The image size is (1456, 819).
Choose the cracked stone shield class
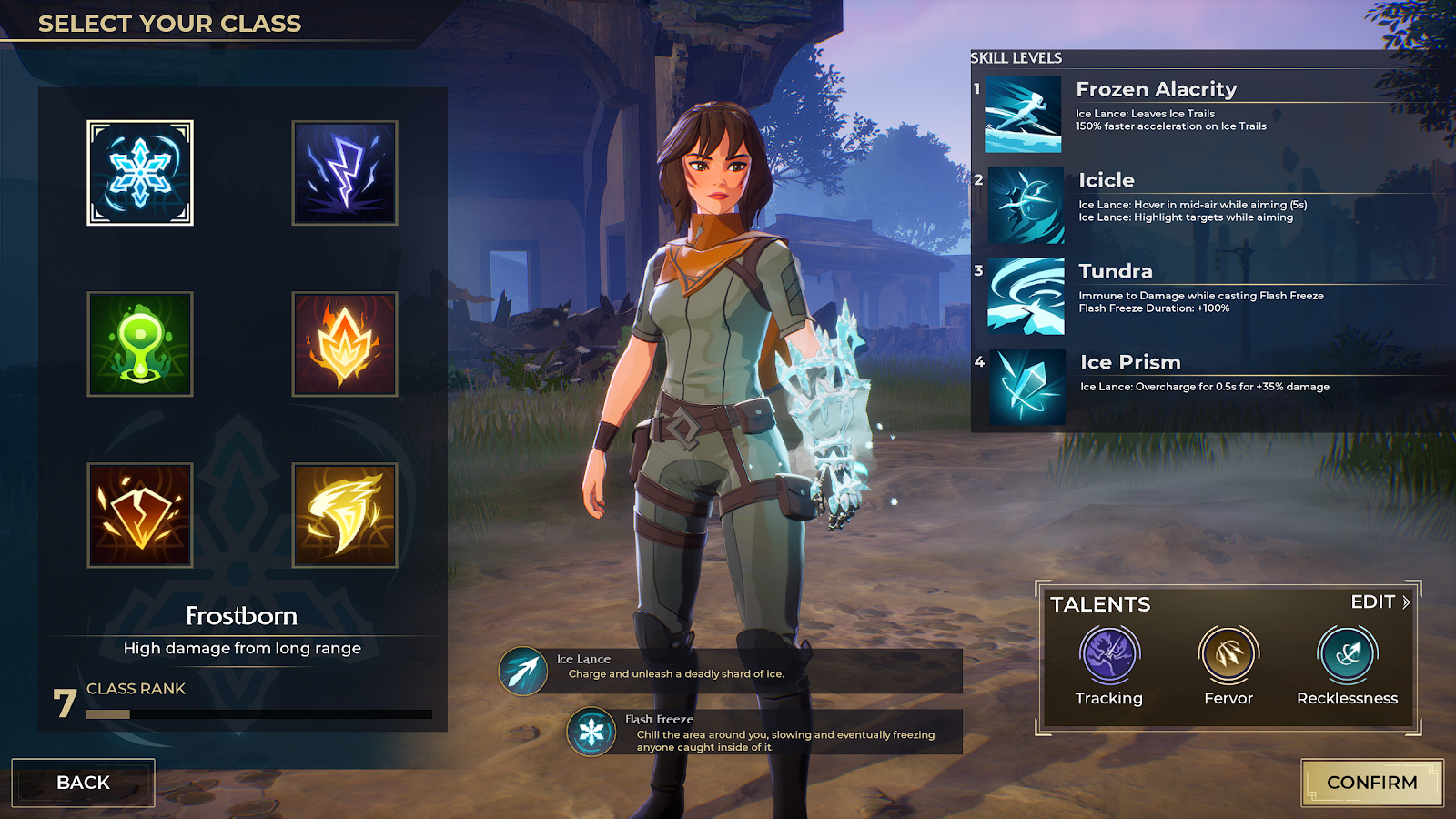click(x=140, y=515)
